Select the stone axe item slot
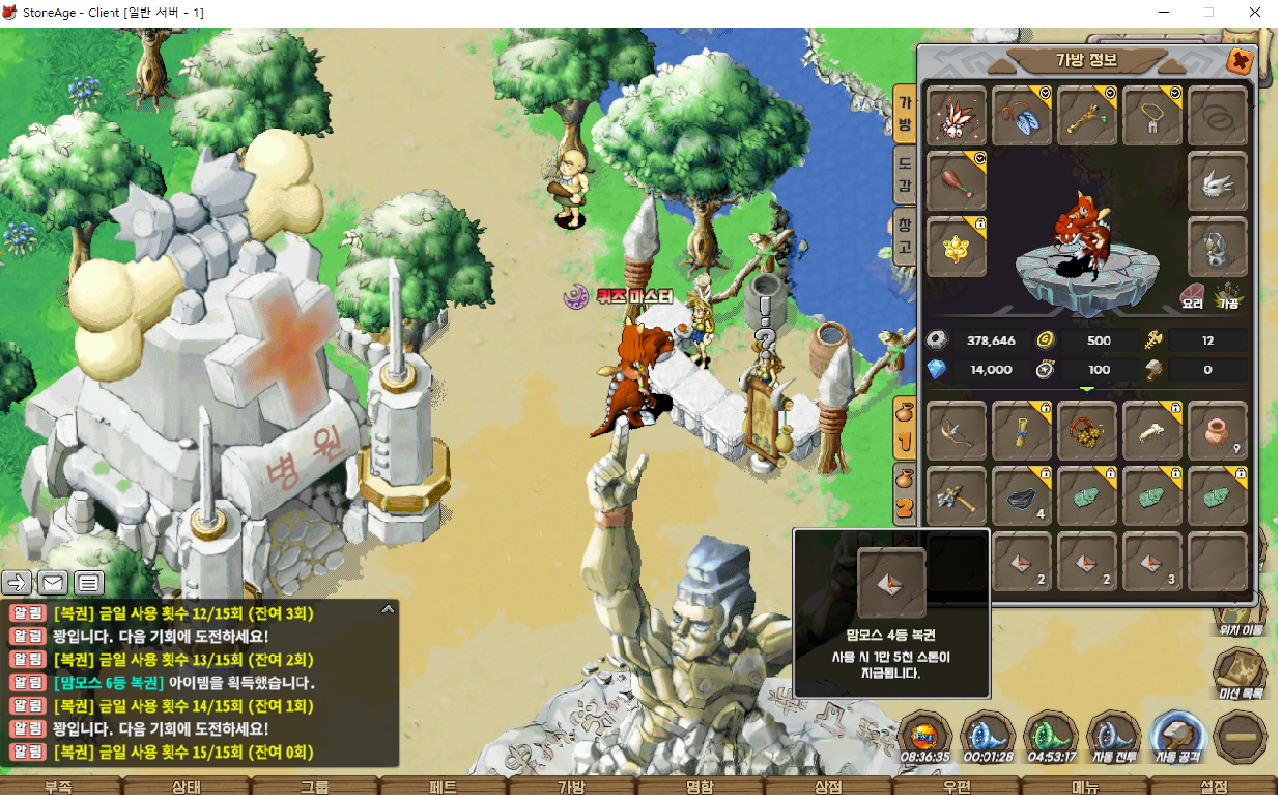 click(x=957, y=495)
